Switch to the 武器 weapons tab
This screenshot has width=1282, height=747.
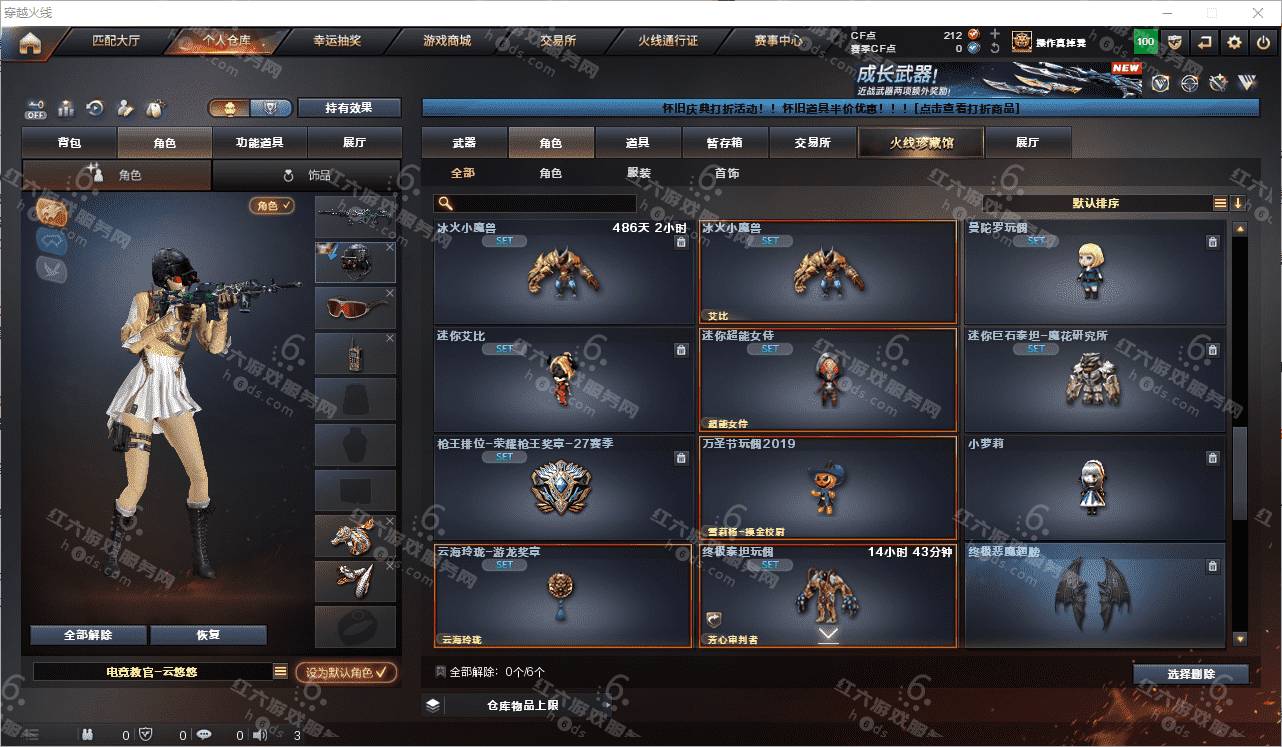(464, 143)
